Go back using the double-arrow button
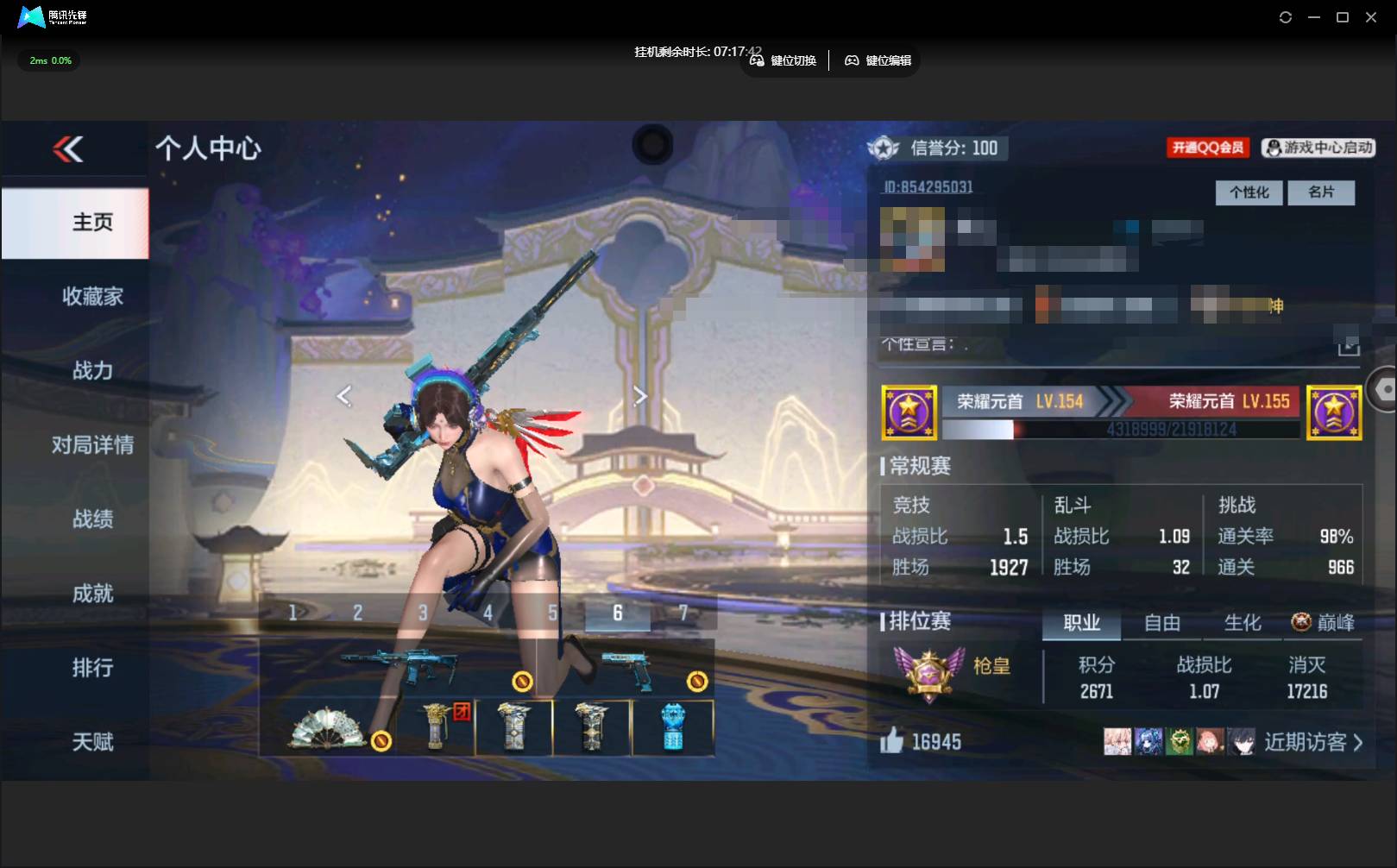 pyautogui.click(x=68, y=149)
